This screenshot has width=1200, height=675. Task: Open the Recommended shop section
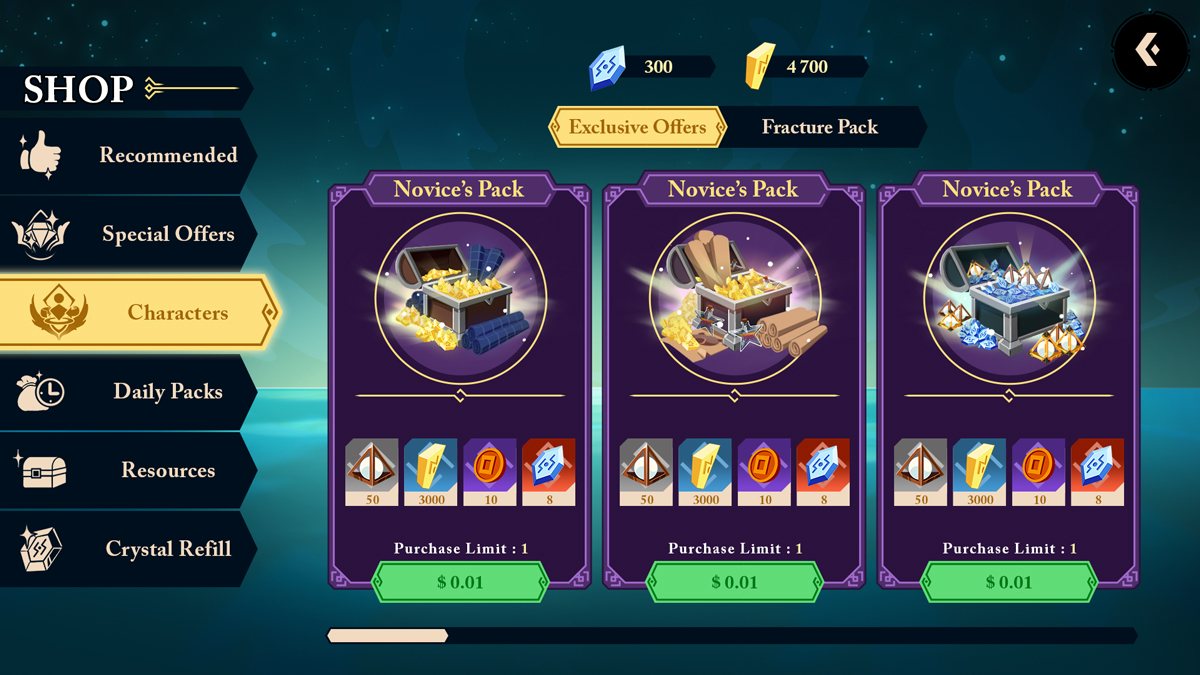pos(130,155)
